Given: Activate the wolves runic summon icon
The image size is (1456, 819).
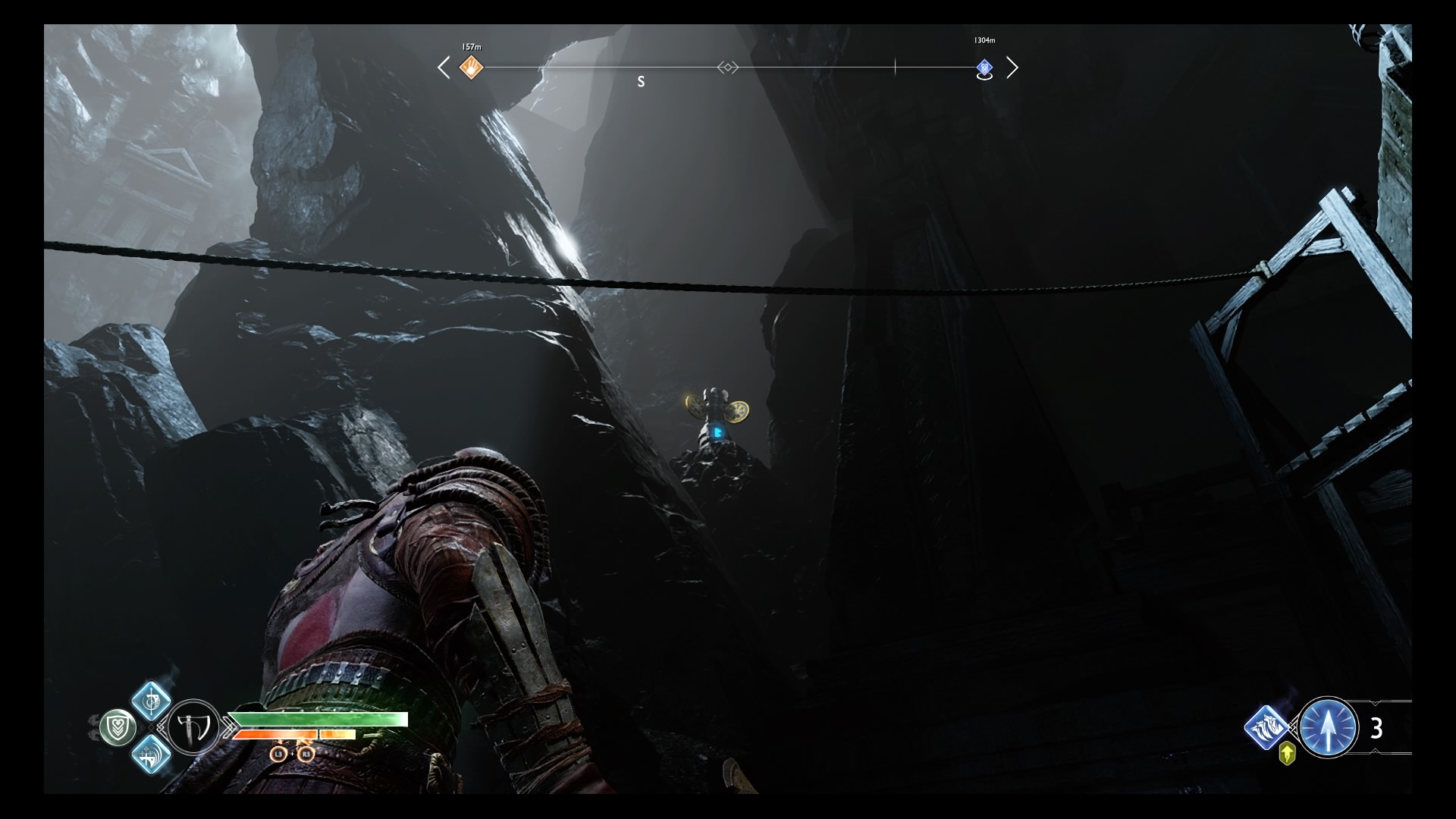Looking at the screenshot, I should pyautogui.click(x=1266, y=727).
